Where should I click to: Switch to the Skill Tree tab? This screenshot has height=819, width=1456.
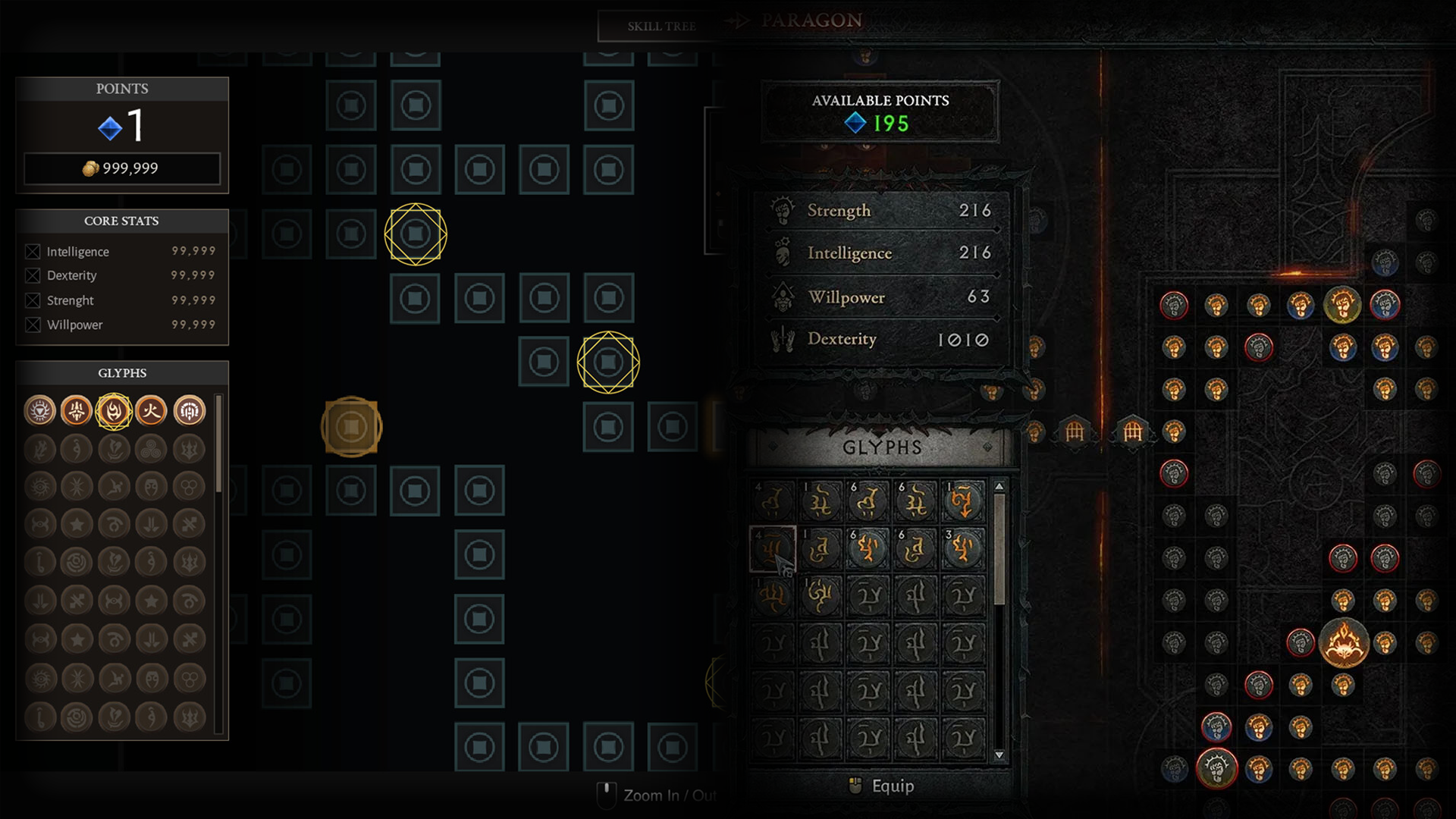[660, 27]
